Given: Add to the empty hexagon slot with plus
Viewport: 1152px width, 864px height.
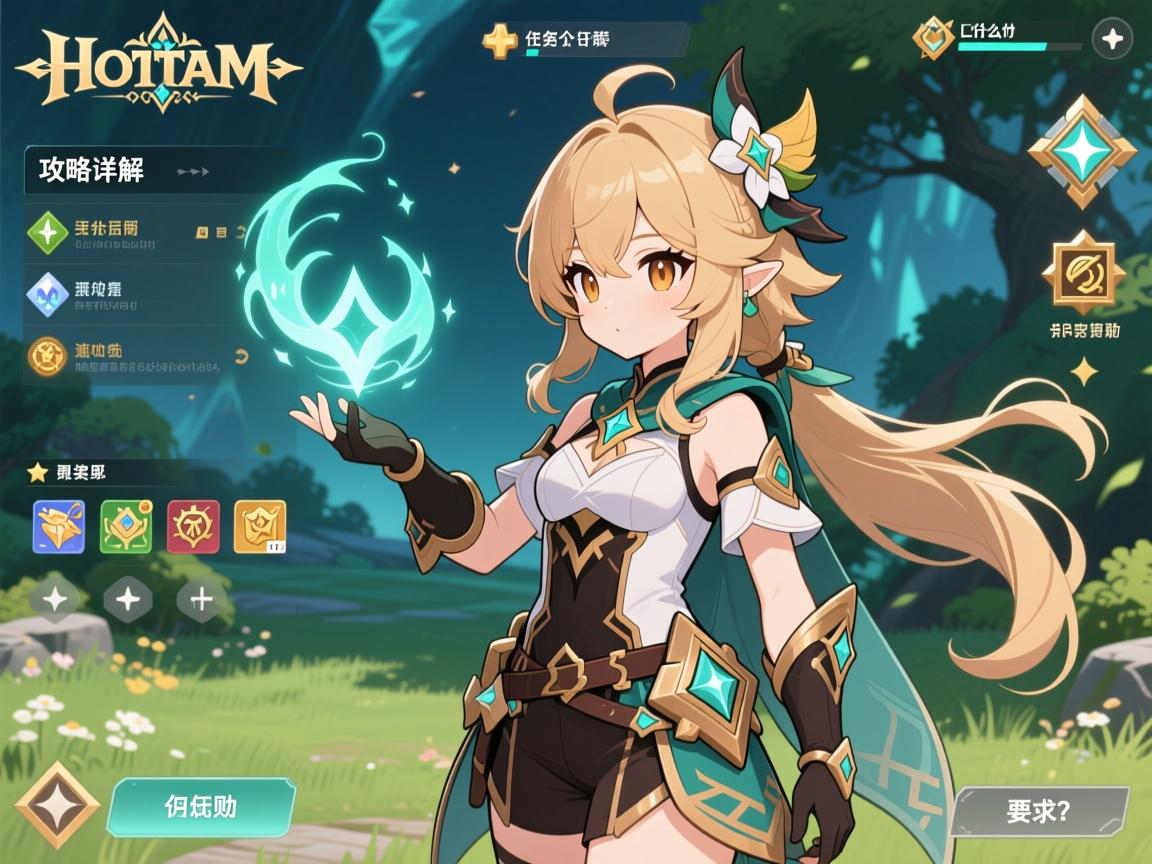Looking at the screenshot, I should pos(201,600).
